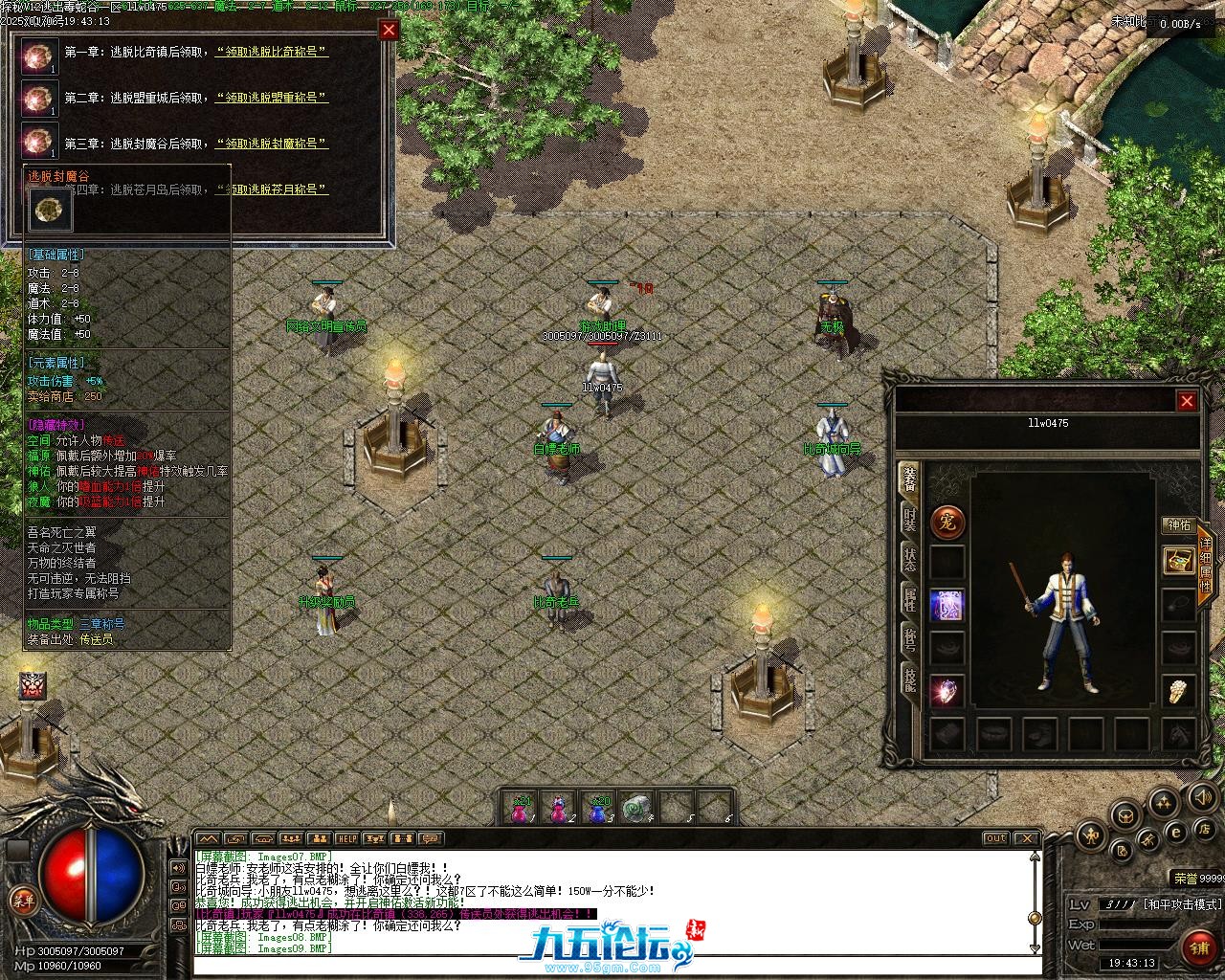
Task: Click the round 宠 pet button
Action: pos(947,523)
